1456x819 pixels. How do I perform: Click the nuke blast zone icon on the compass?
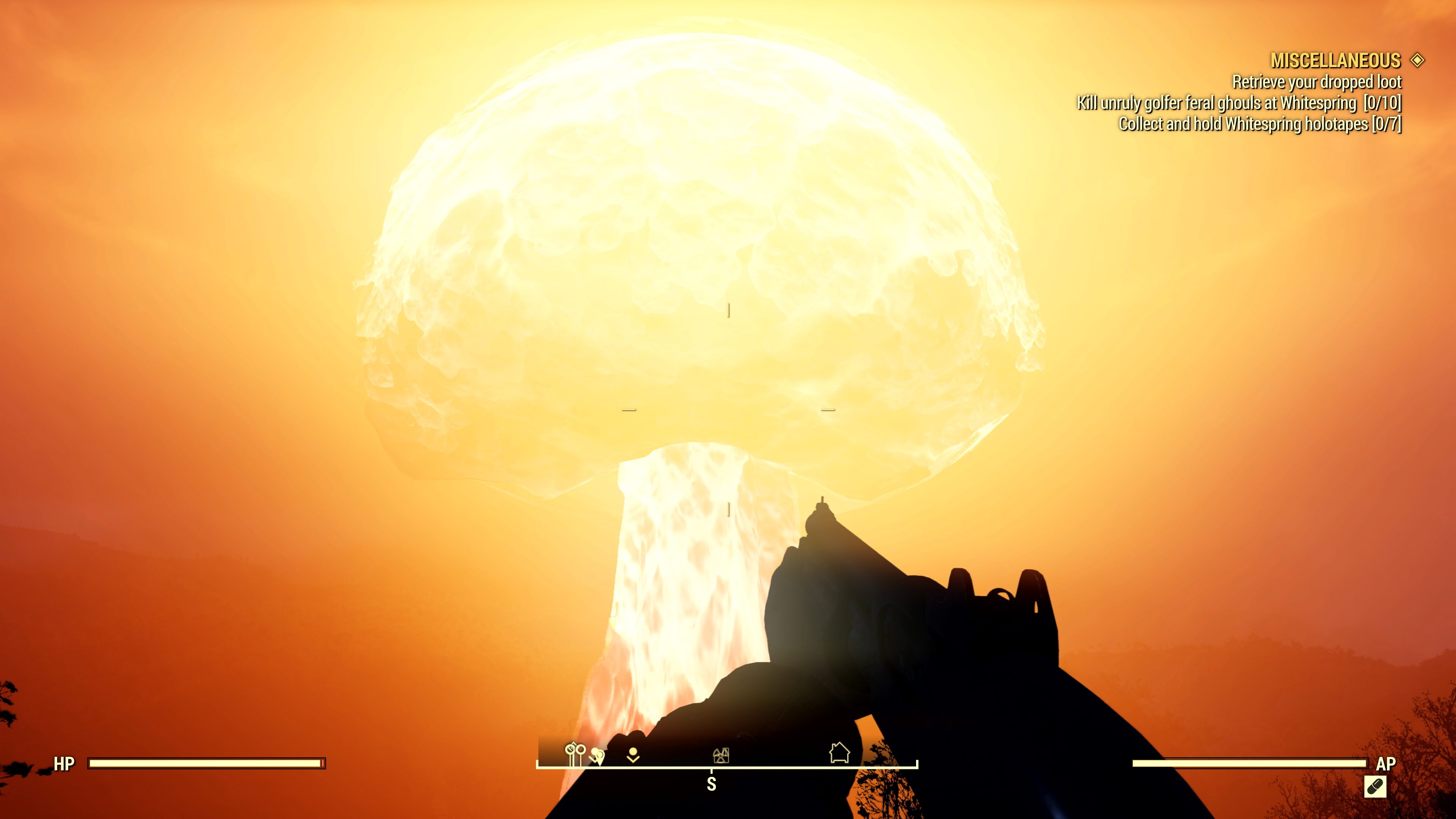722,756
